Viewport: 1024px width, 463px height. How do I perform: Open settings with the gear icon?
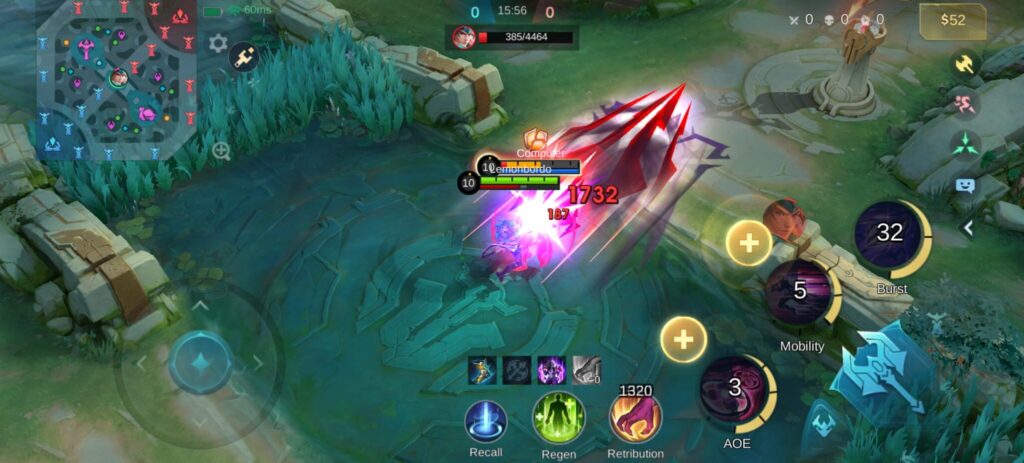218,44
